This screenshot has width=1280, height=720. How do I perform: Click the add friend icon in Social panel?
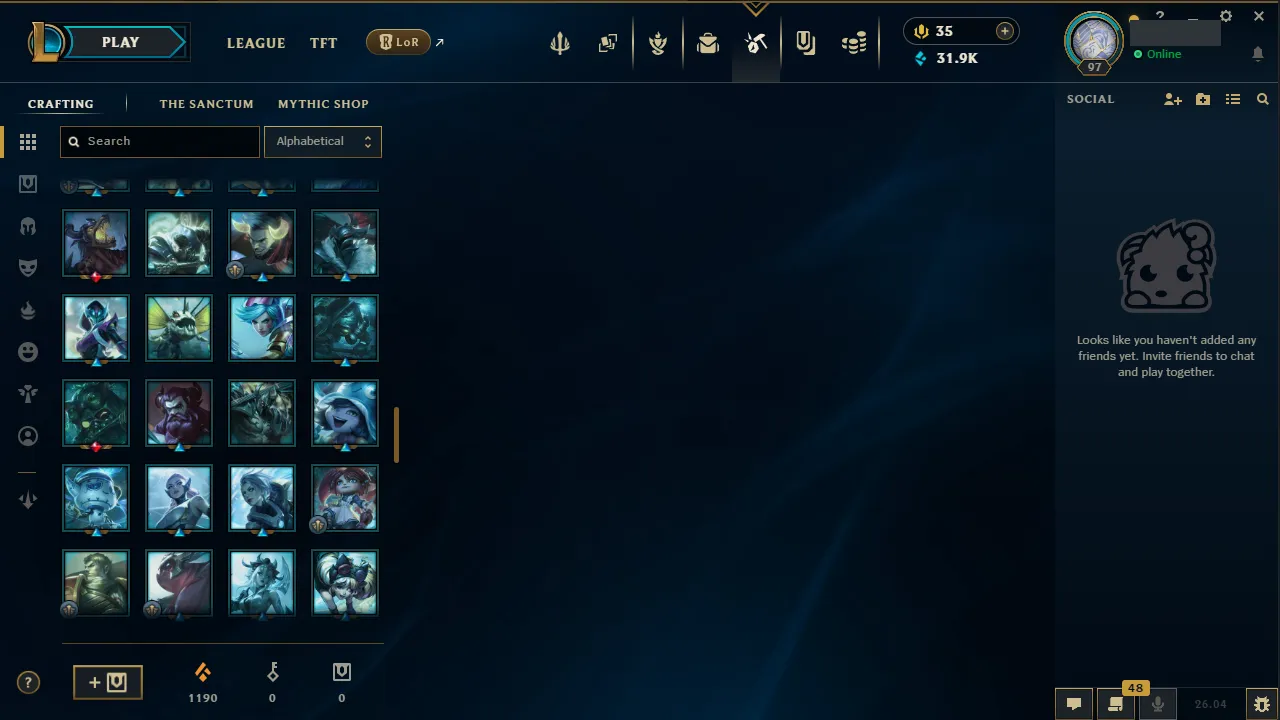pyautogui.click(x=1172, y=99)
